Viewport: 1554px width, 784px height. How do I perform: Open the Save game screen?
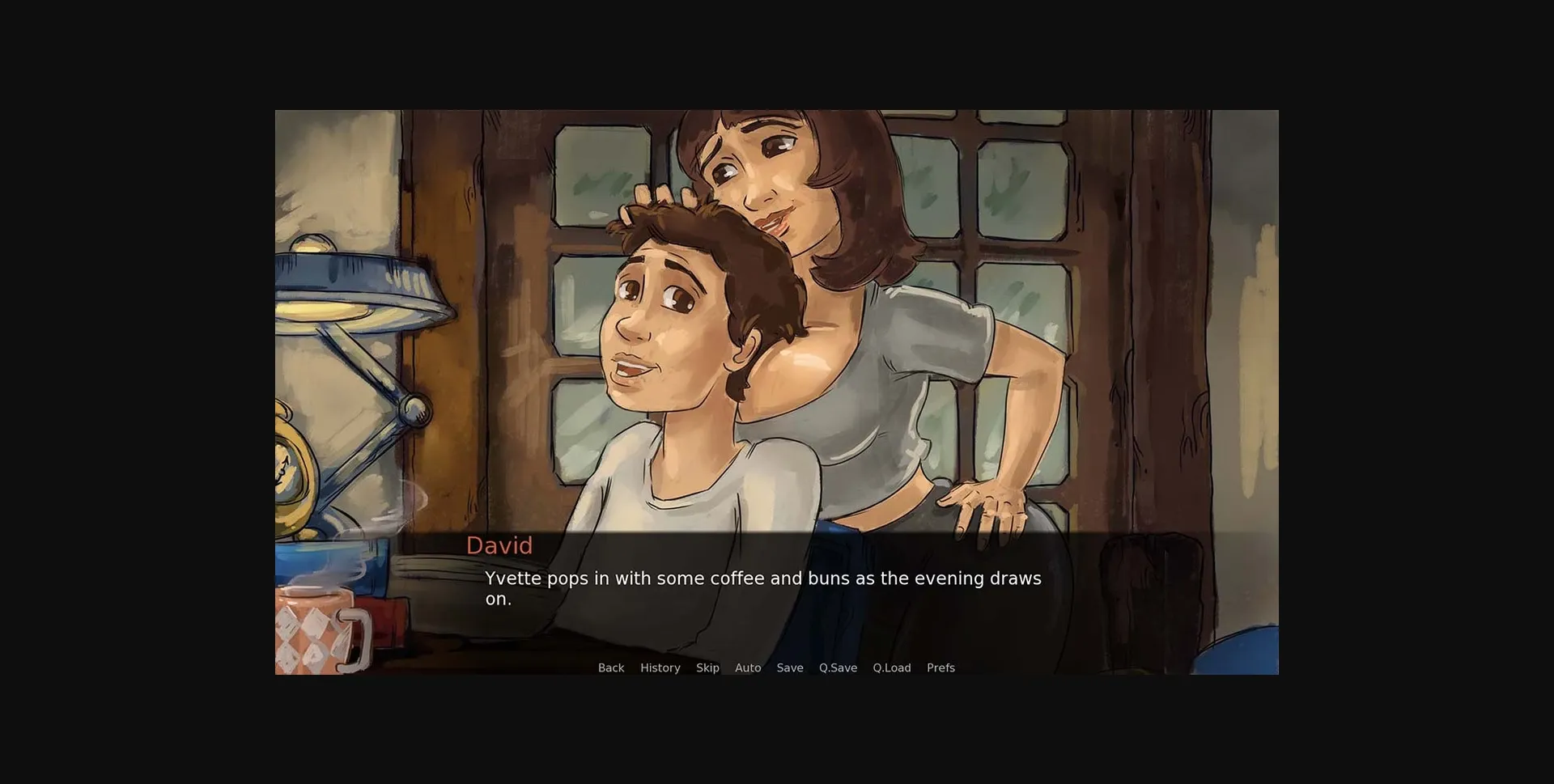(x=790, y=667)
